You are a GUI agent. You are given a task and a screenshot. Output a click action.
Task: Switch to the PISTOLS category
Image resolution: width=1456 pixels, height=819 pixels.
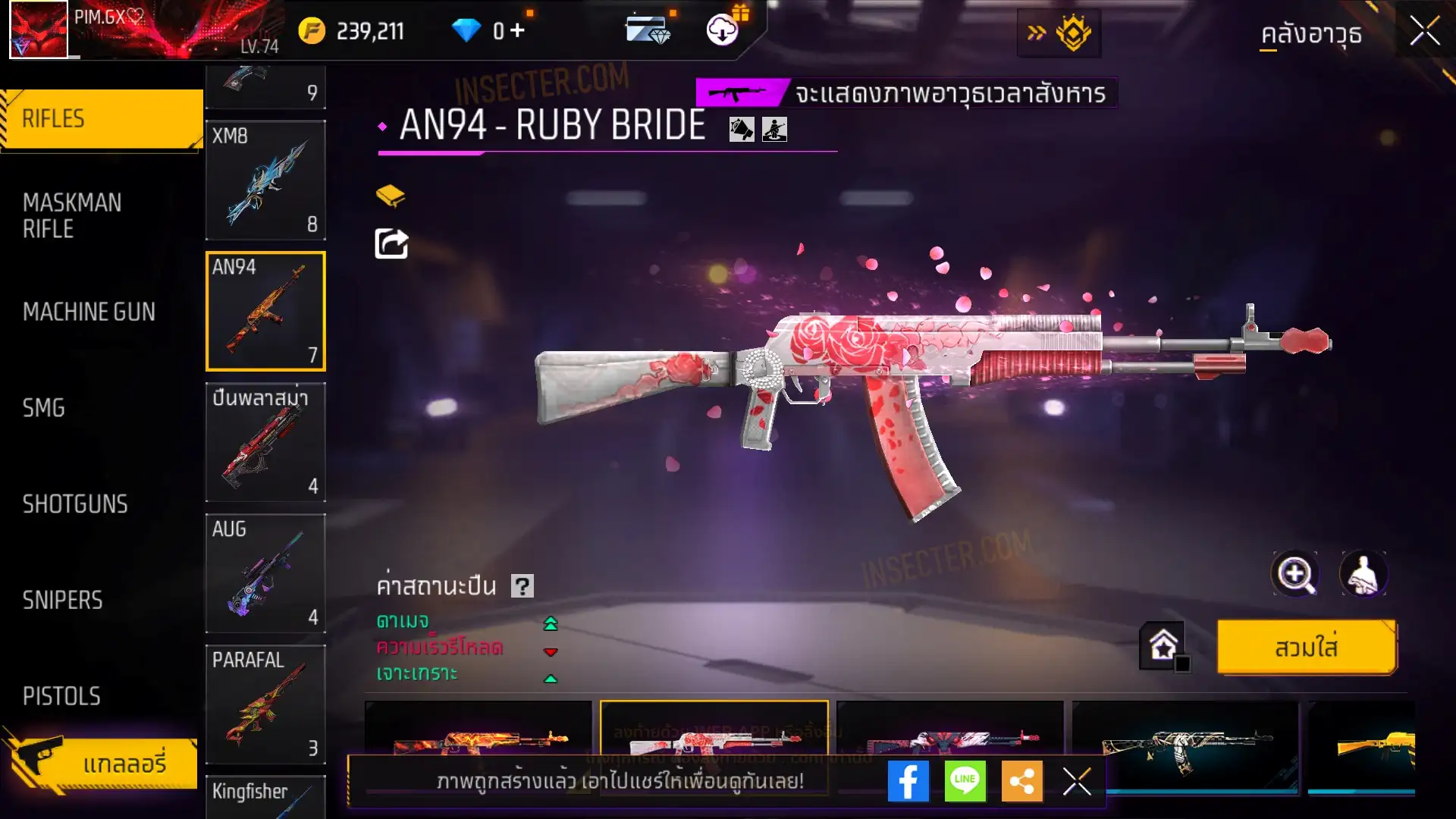click(x=61, y=696)
